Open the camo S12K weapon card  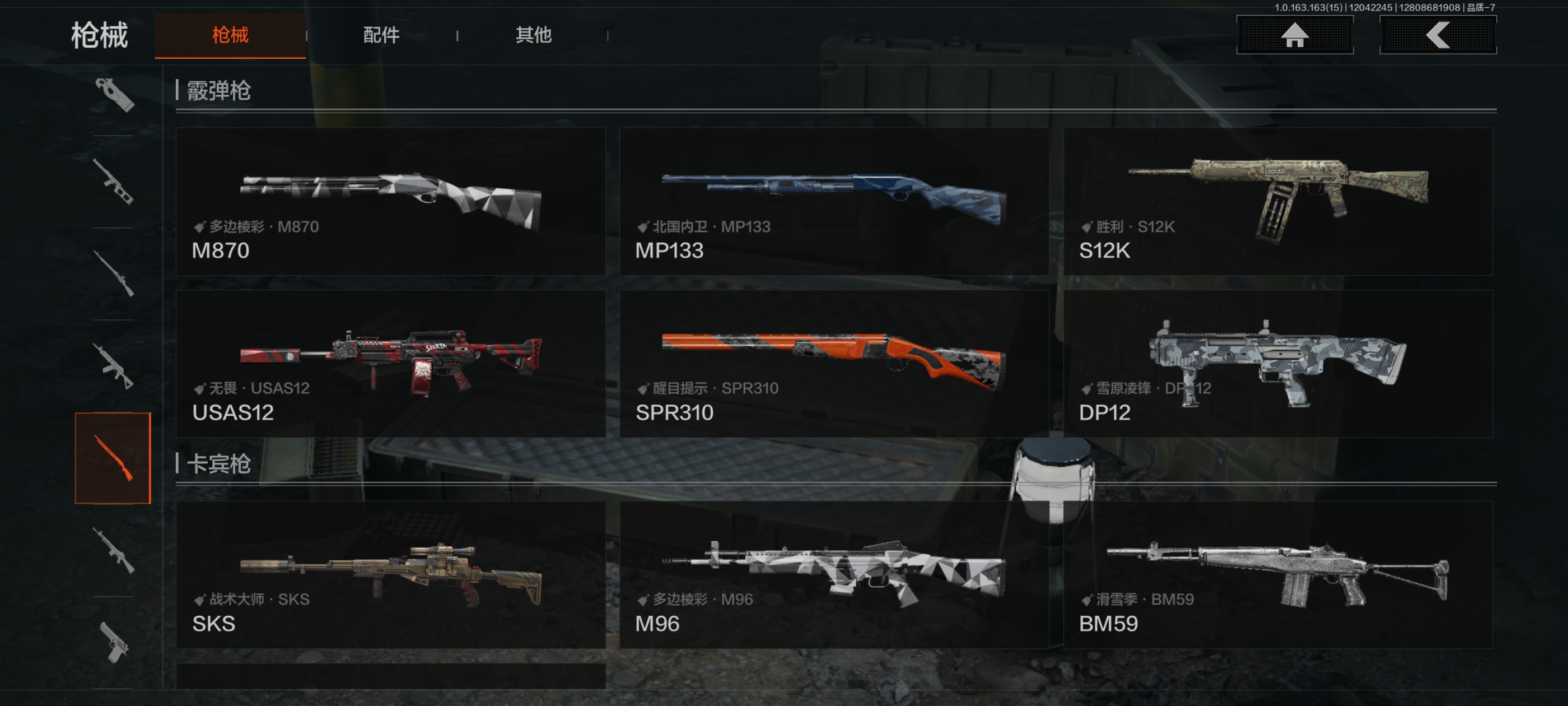pos(1277,202)
